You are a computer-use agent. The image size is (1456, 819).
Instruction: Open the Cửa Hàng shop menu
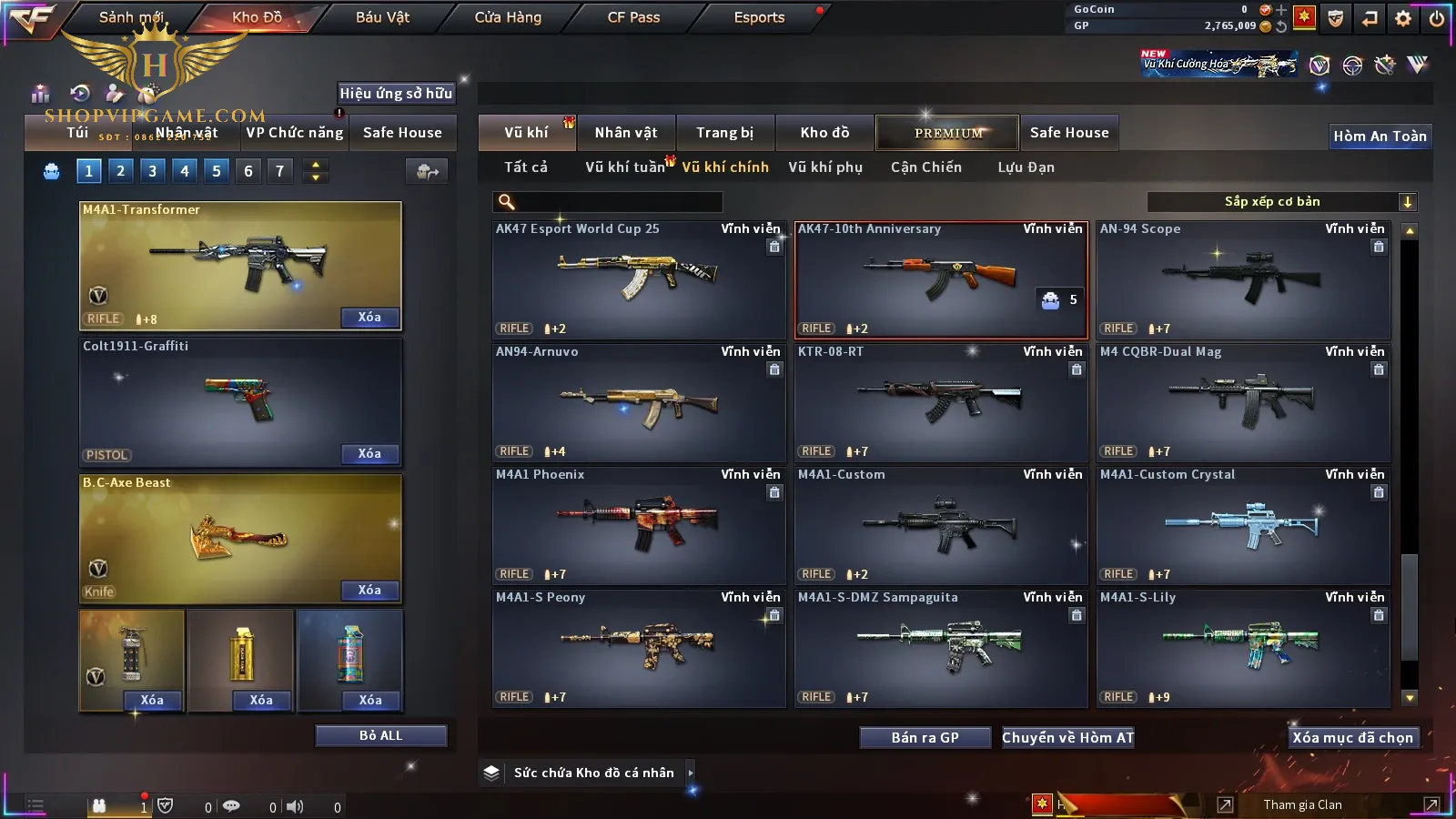(508, 17)
